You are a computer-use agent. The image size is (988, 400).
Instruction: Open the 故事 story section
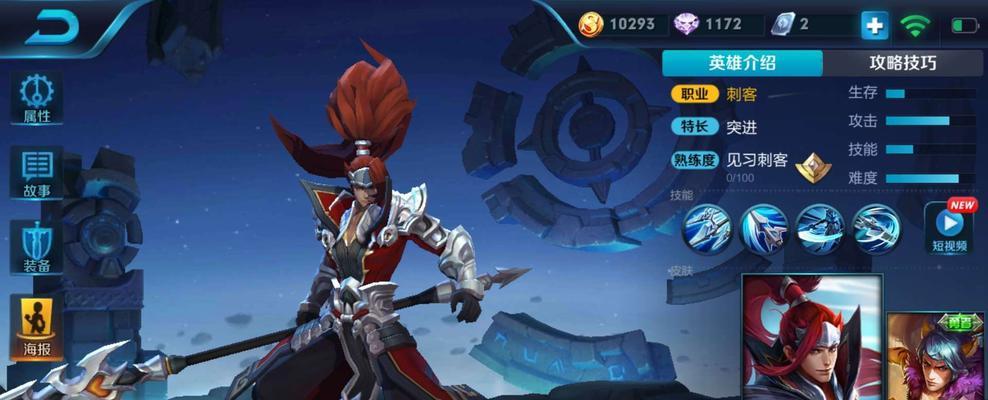pyautogui.click(x=38, y=173)
